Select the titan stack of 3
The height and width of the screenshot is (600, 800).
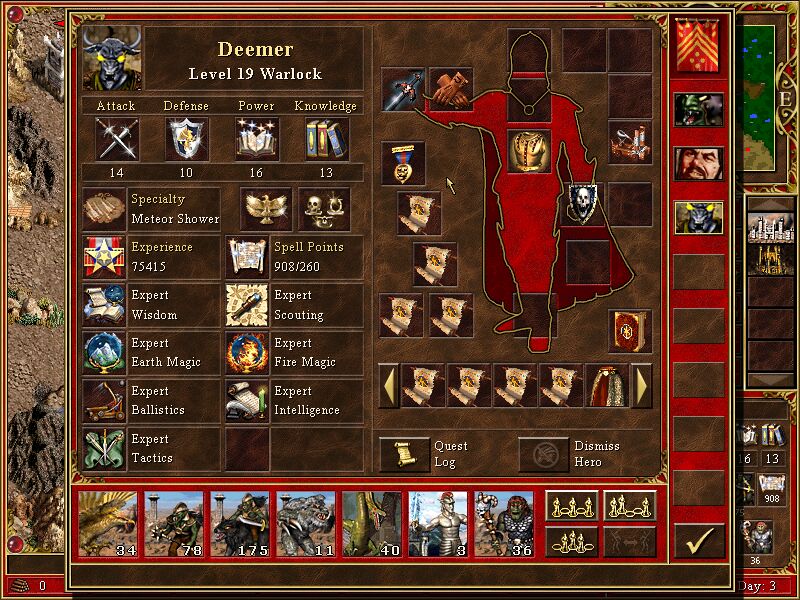[437, 522]
